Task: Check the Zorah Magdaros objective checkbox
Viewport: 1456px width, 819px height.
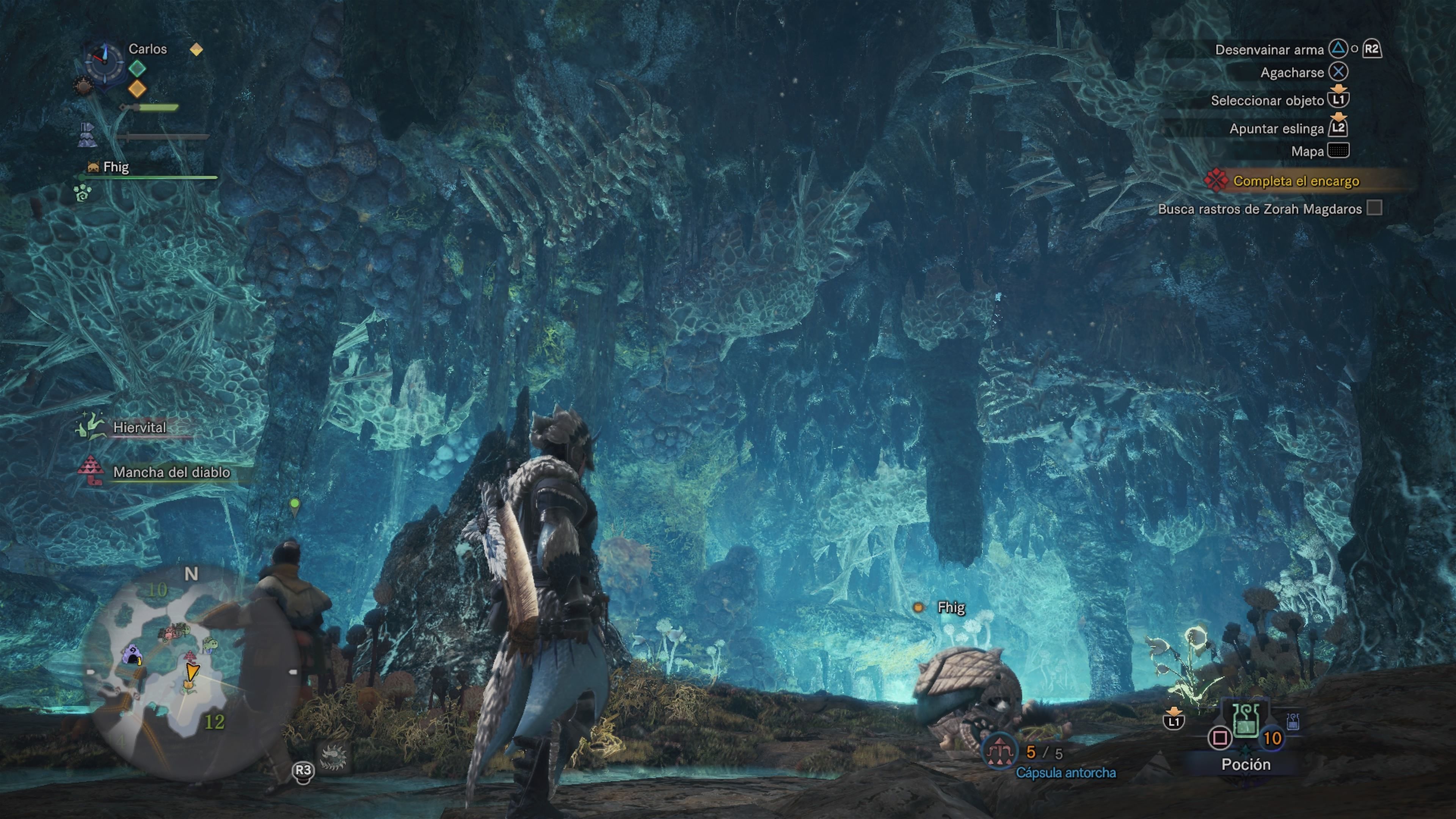Action: (x=1374, y=209)
